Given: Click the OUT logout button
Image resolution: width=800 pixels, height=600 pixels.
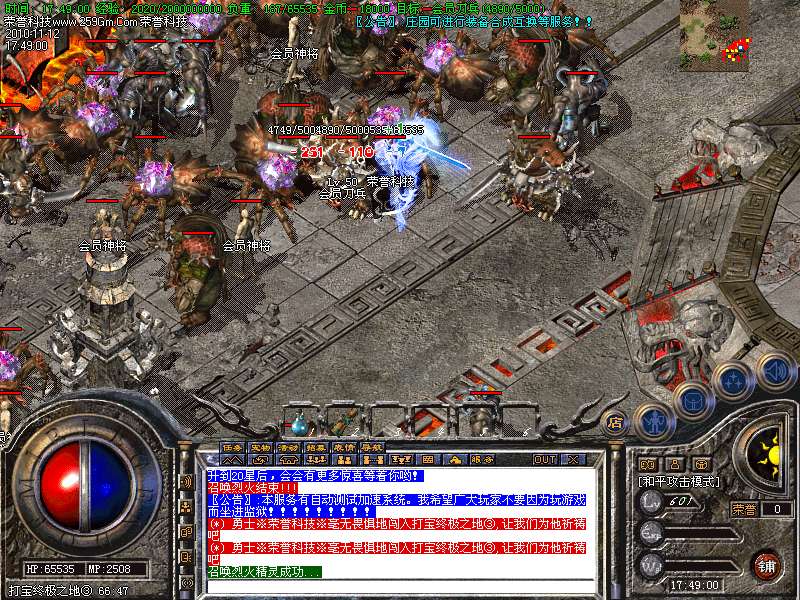Looking at the screenshot, I should coord(544,459).
